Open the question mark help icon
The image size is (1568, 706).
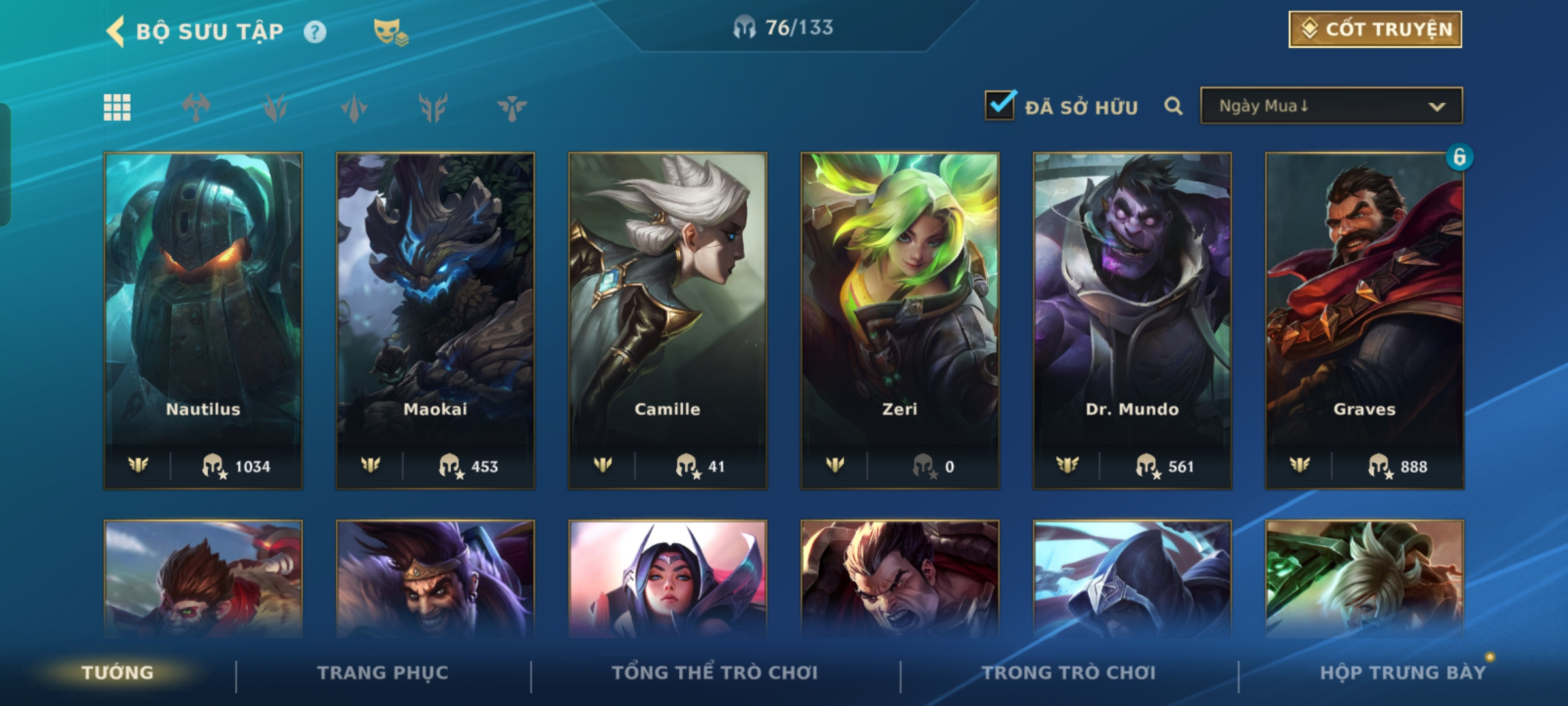pos(315,32)
